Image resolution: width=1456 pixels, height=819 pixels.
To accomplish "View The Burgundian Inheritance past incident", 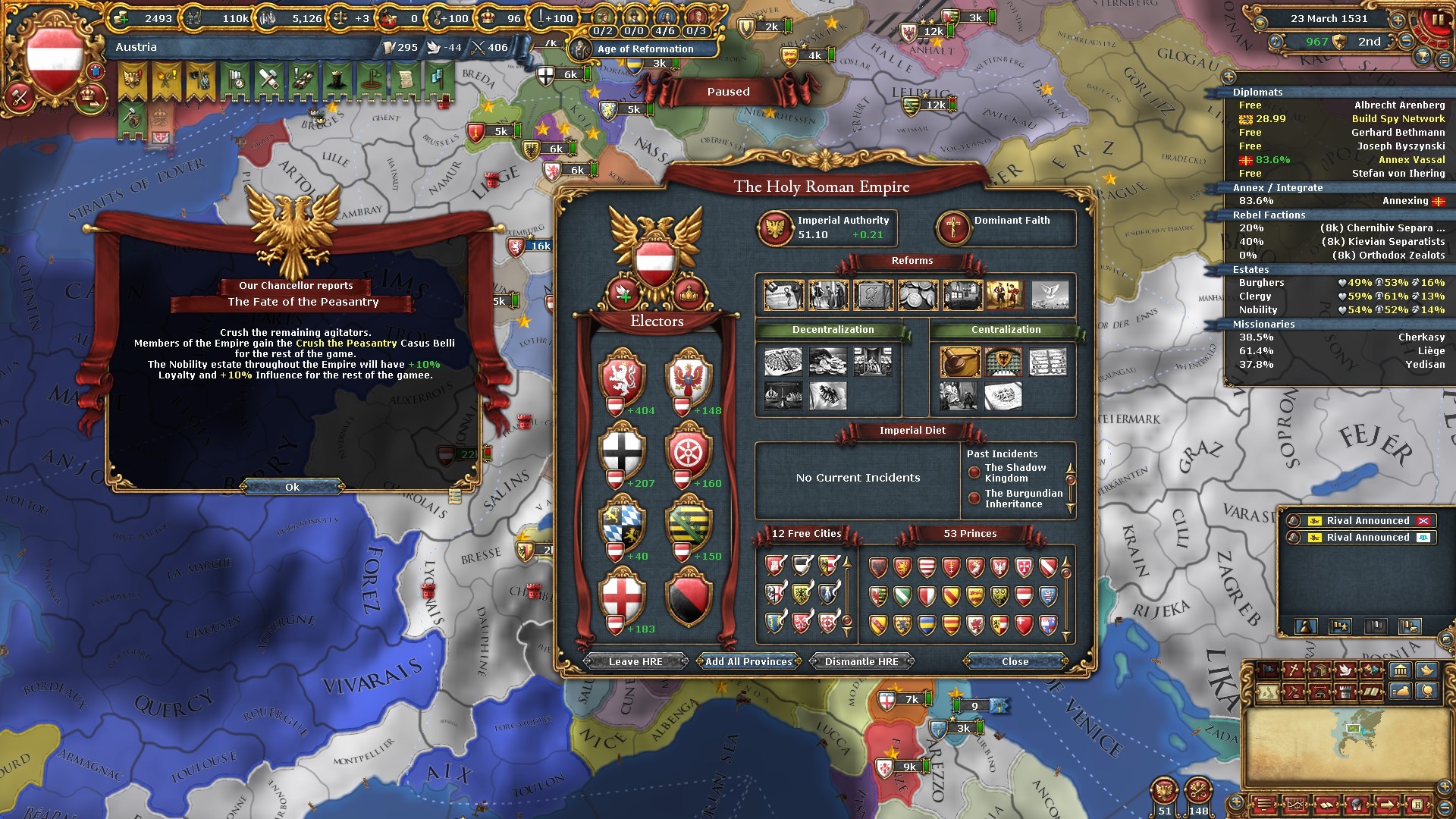I will 1023,498.
